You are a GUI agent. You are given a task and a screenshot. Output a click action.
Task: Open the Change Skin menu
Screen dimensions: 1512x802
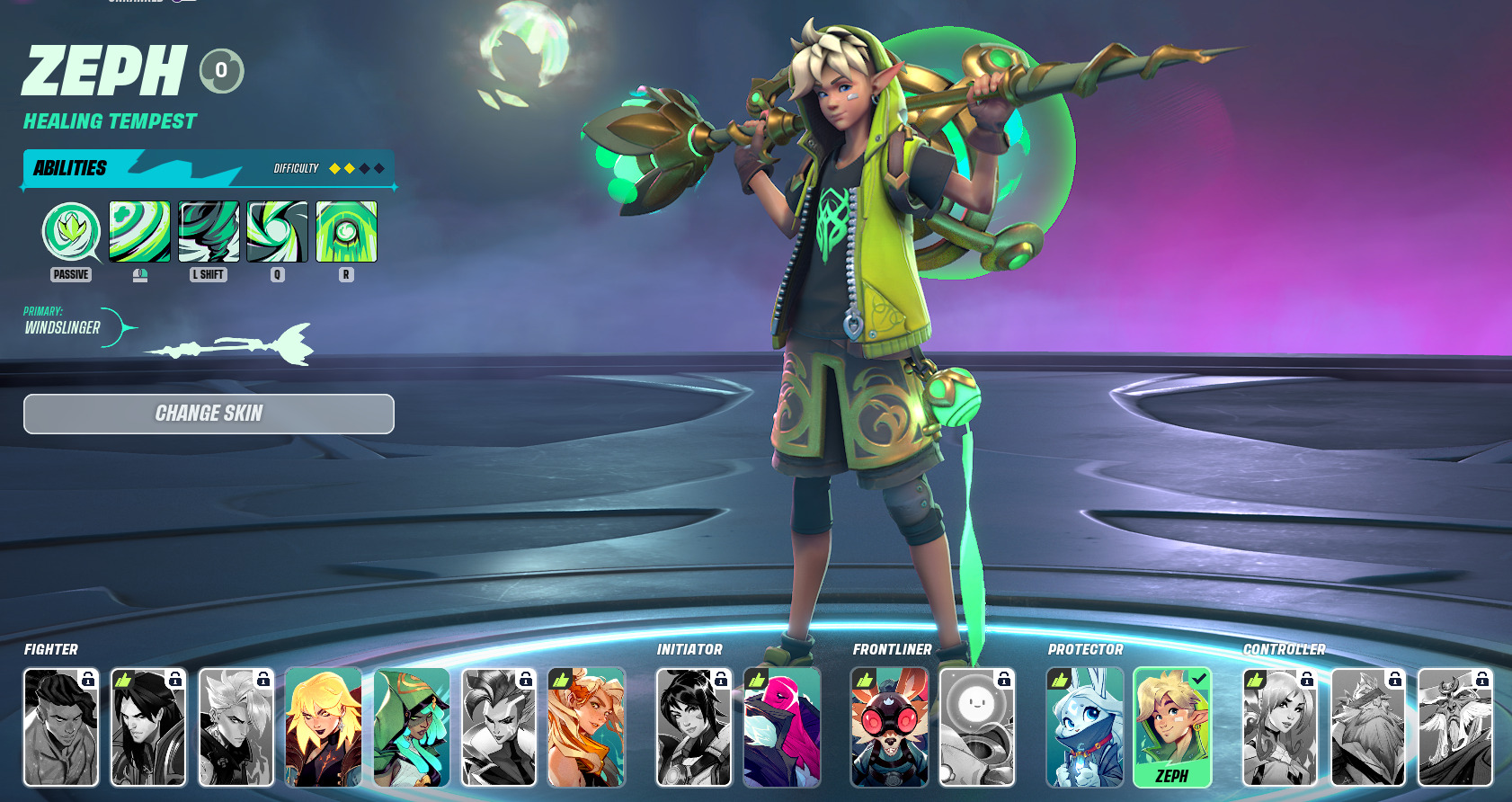point(209,414)
